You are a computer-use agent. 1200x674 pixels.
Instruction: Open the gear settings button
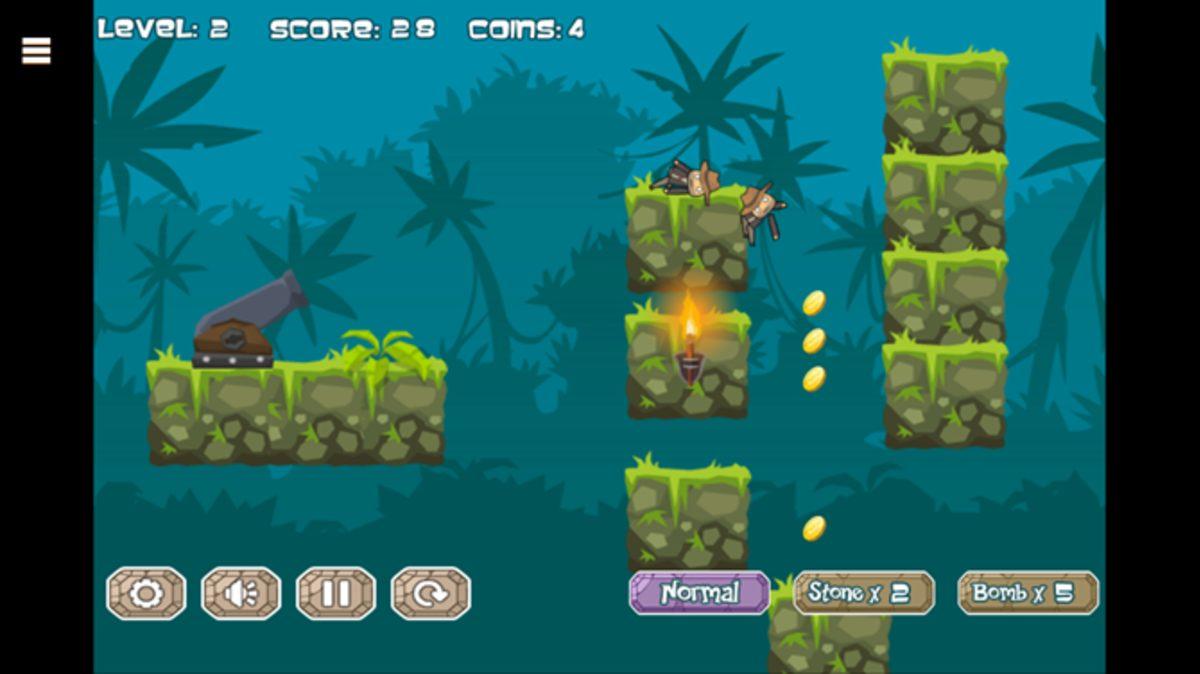146,593
